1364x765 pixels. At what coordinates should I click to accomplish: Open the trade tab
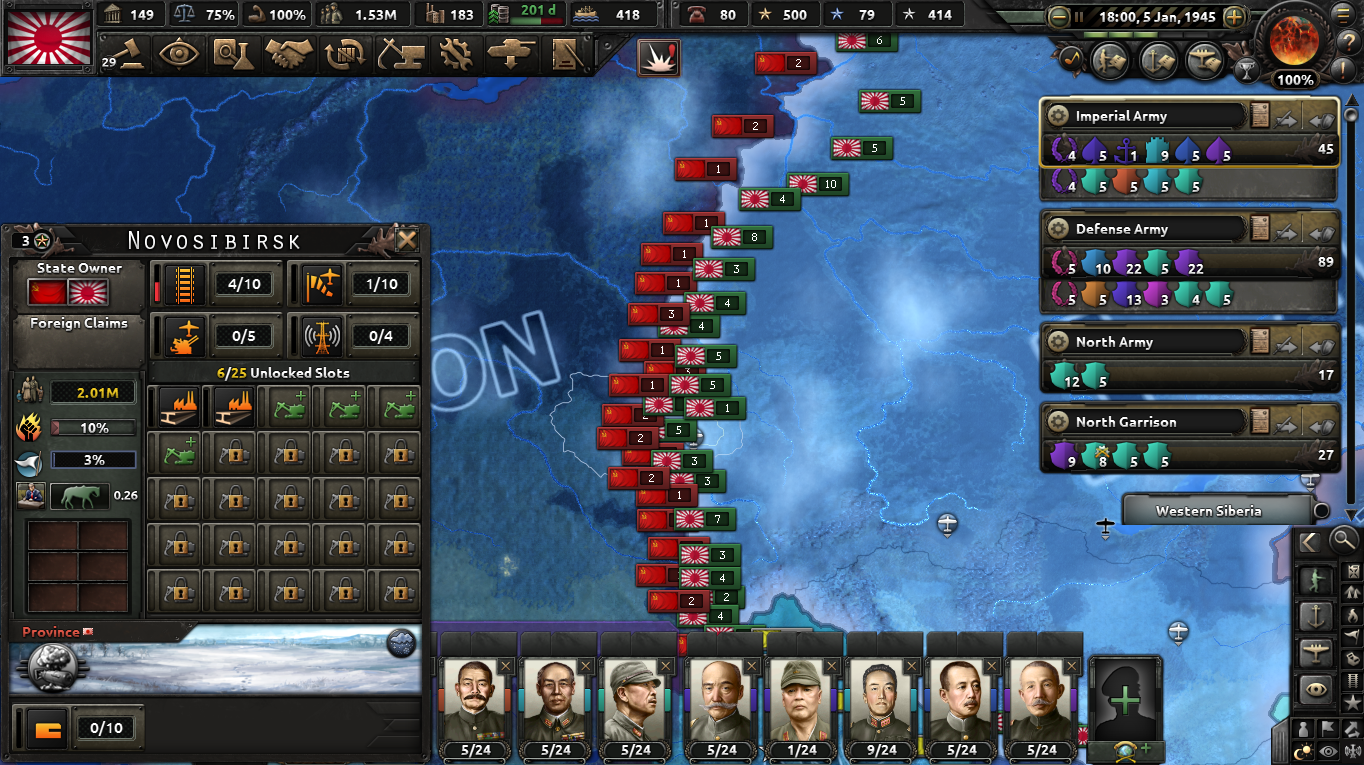point(344,54)
